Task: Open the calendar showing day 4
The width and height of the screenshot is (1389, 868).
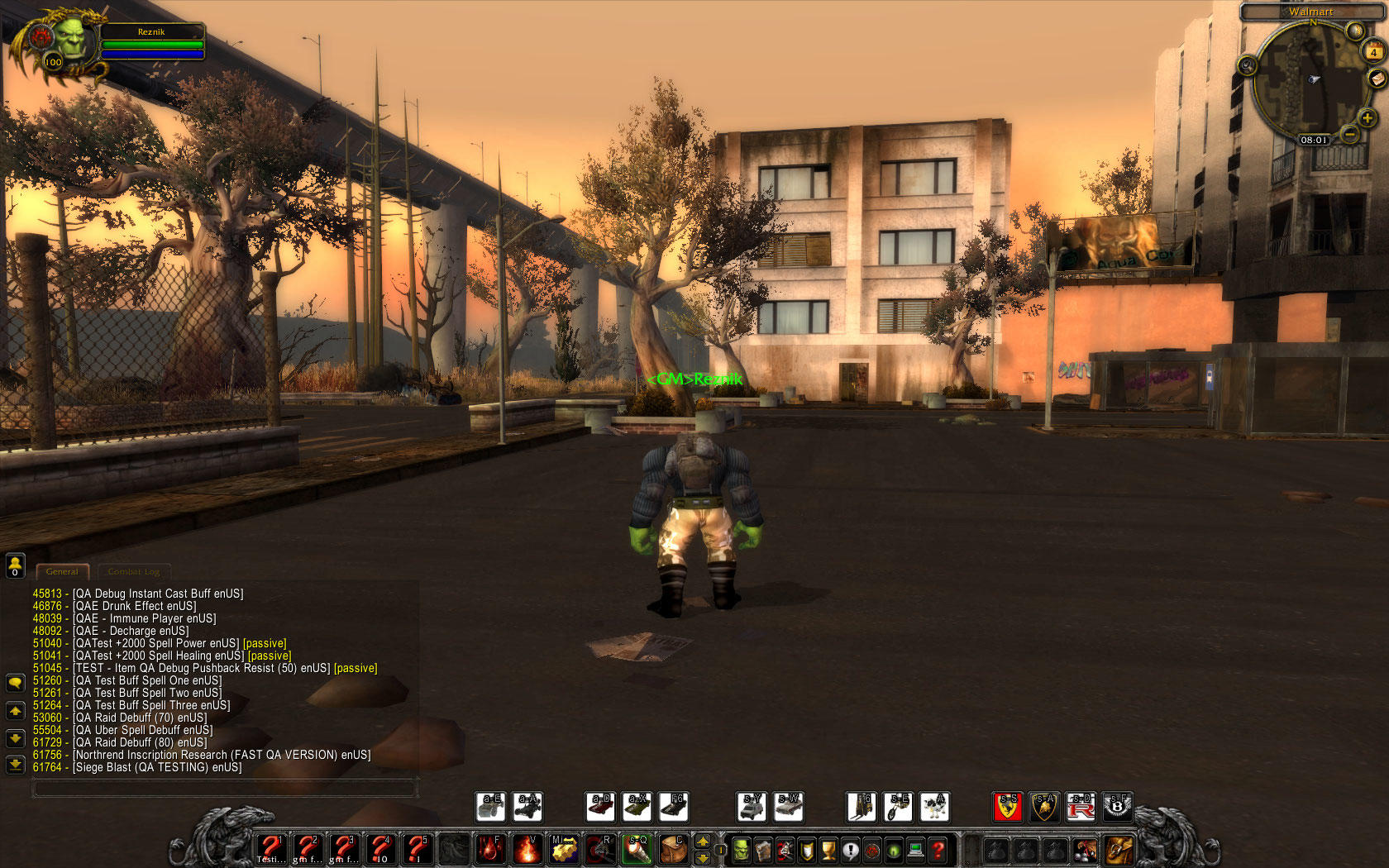Action: [x=1373, y=52]
